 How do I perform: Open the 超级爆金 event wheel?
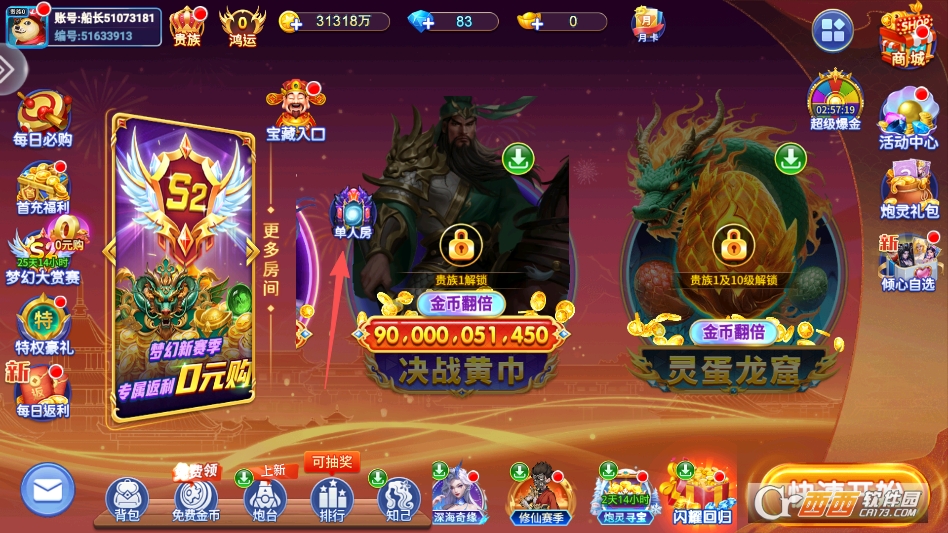(x=835, y=100)
